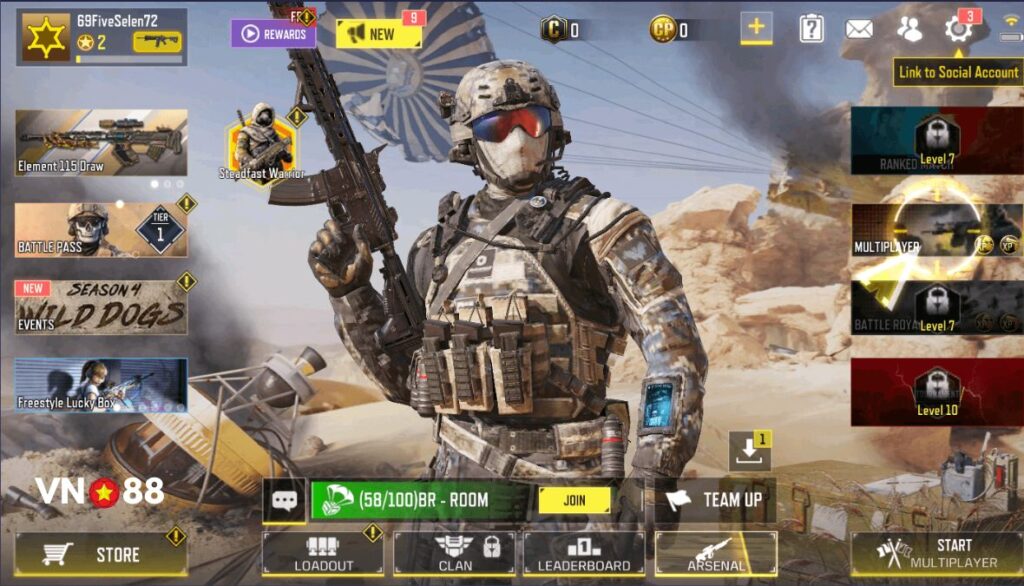The image size is (1024, 586).
Task: Open the settings gear
Action: click(x=958, y=29)
